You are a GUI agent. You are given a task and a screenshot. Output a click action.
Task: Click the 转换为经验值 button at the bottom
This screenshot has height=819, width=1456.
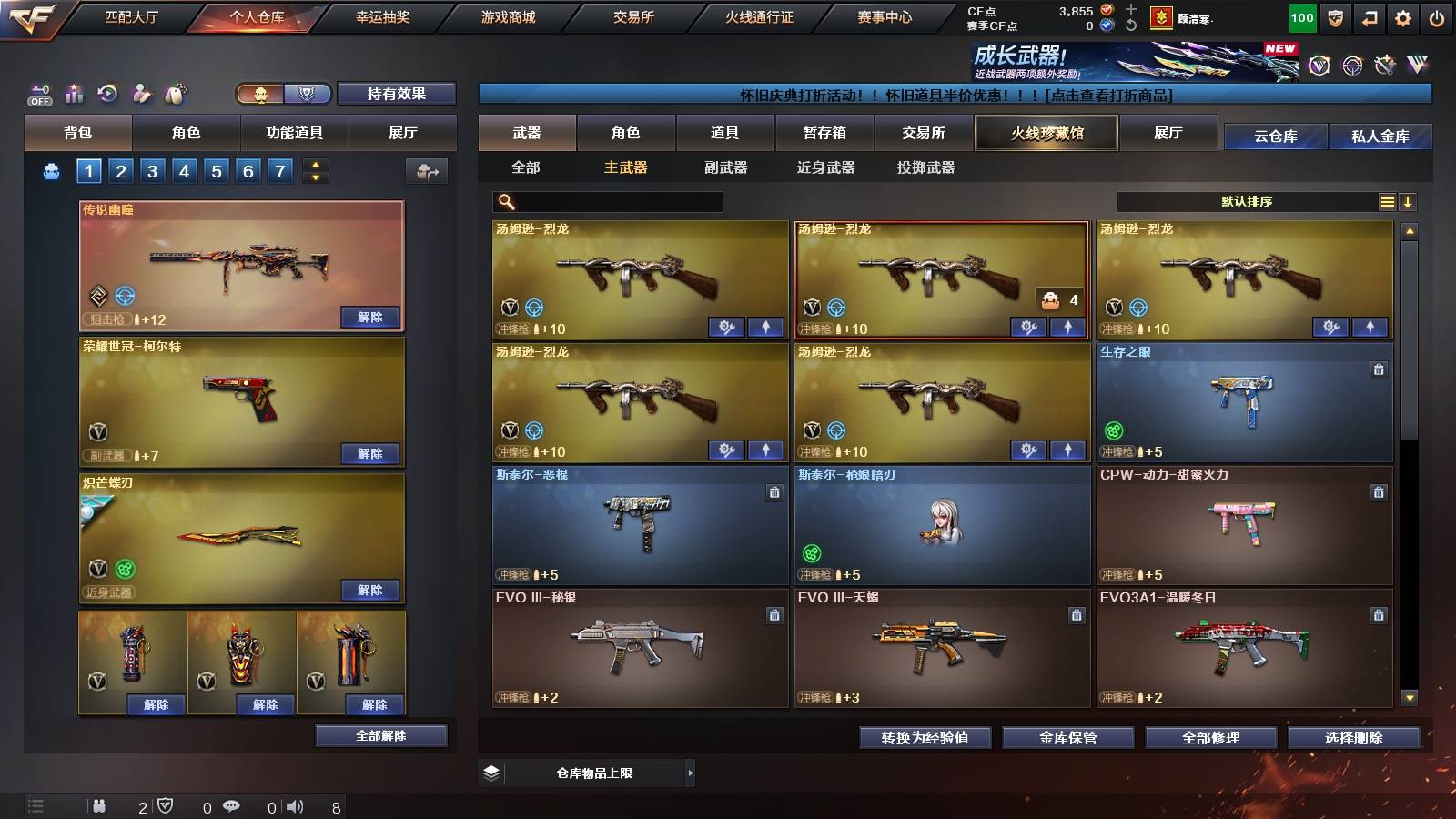click(x=925, y=738)
